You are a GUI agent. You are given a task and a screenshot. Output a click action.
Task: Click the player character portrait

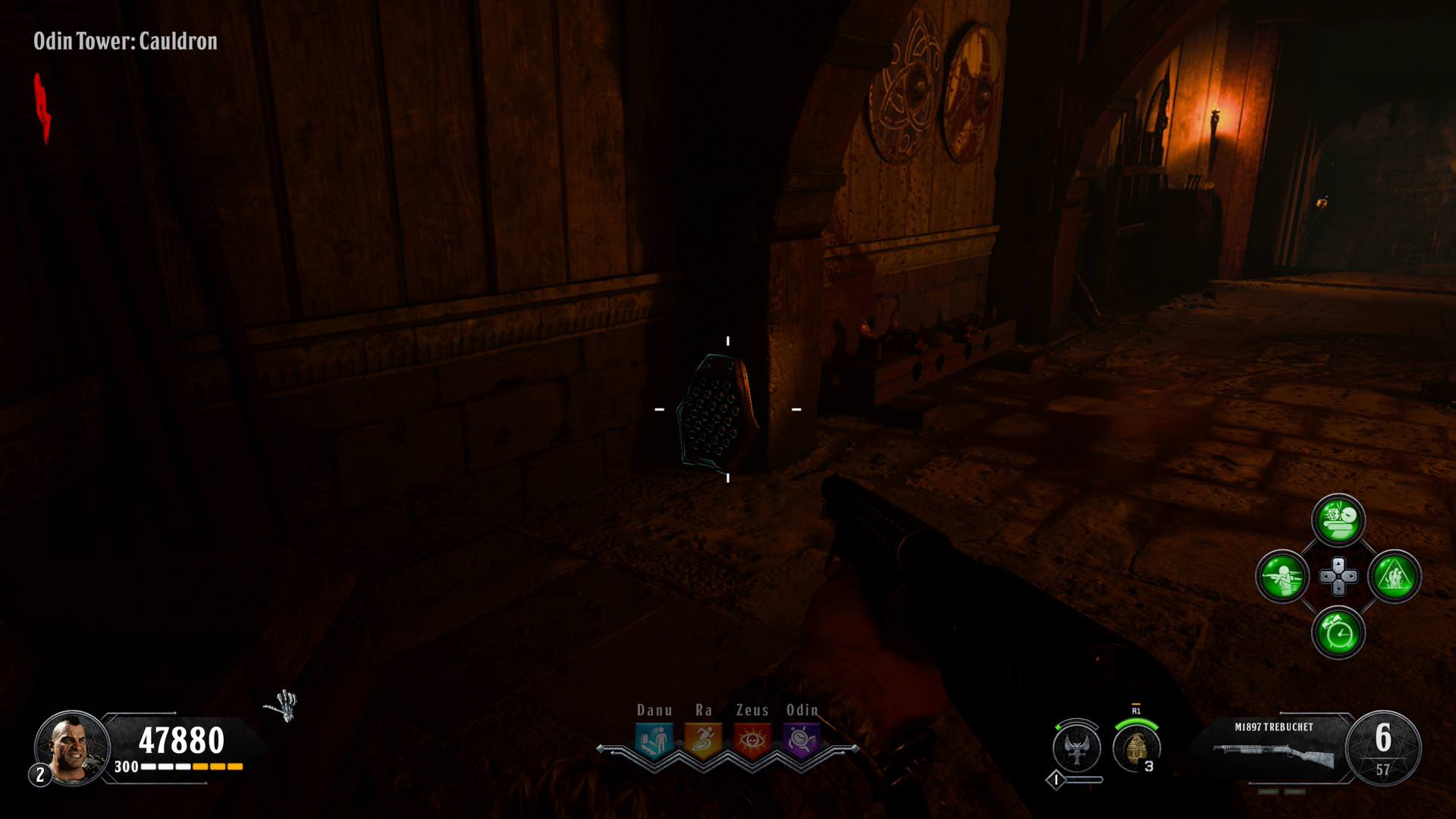tap(72, 747)
